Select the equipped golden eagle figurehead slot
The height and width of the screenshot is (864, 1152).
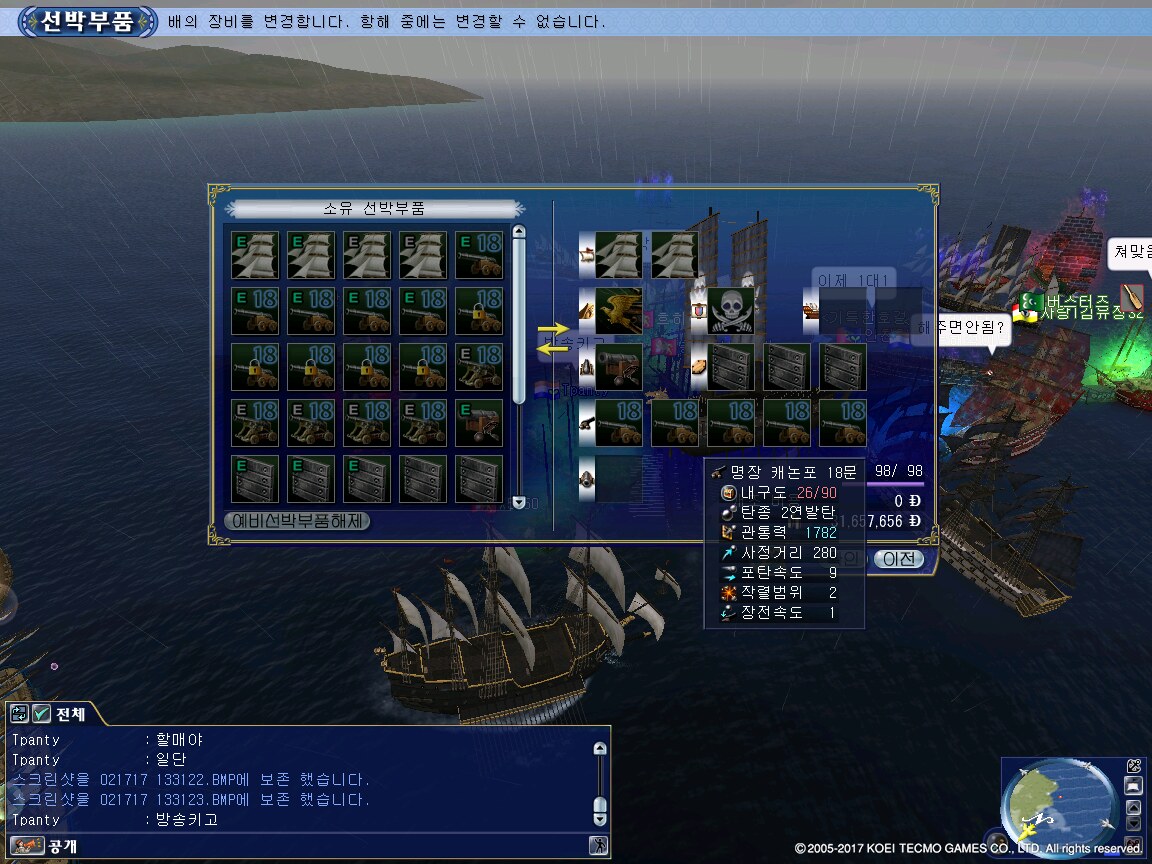(618, 311)
